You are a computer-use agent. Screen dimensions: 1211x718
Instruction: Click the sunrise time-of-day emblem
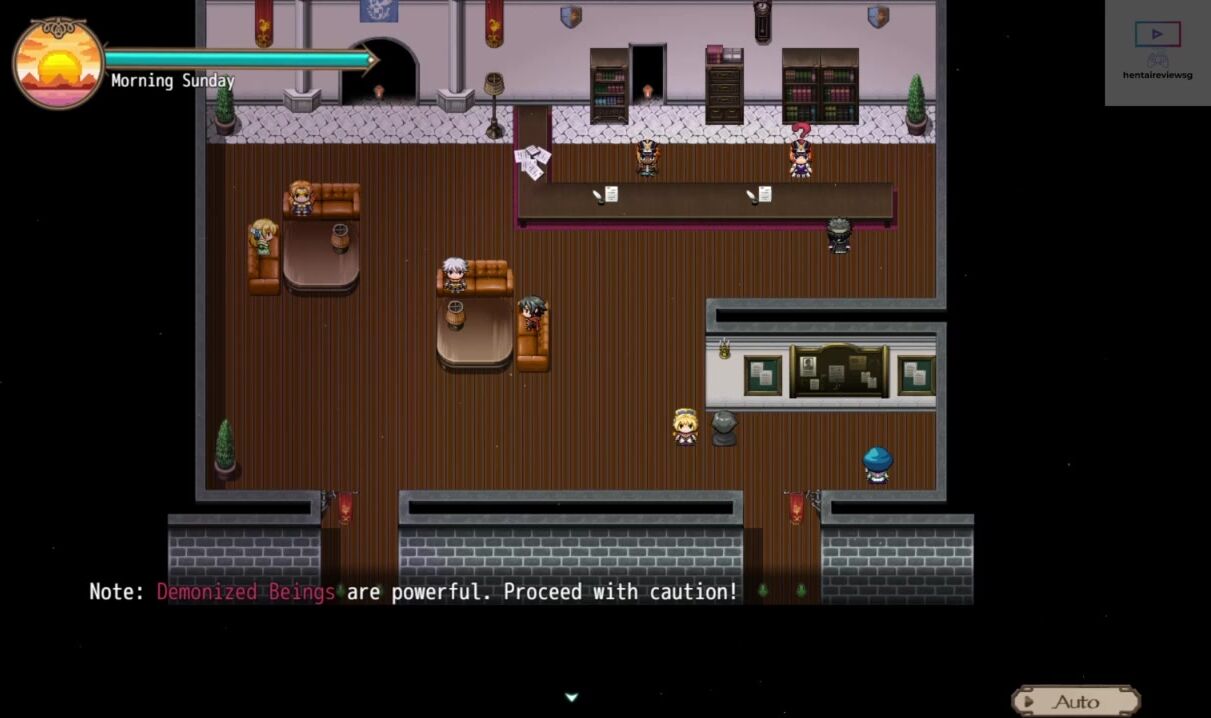click(x=58, y=63)
